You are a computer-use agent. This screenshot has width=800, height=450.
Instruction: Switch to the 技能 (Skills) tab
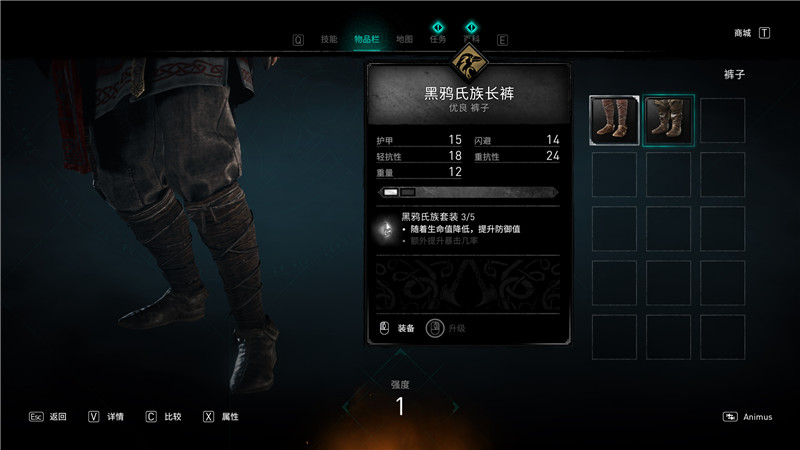coord(329,40)
